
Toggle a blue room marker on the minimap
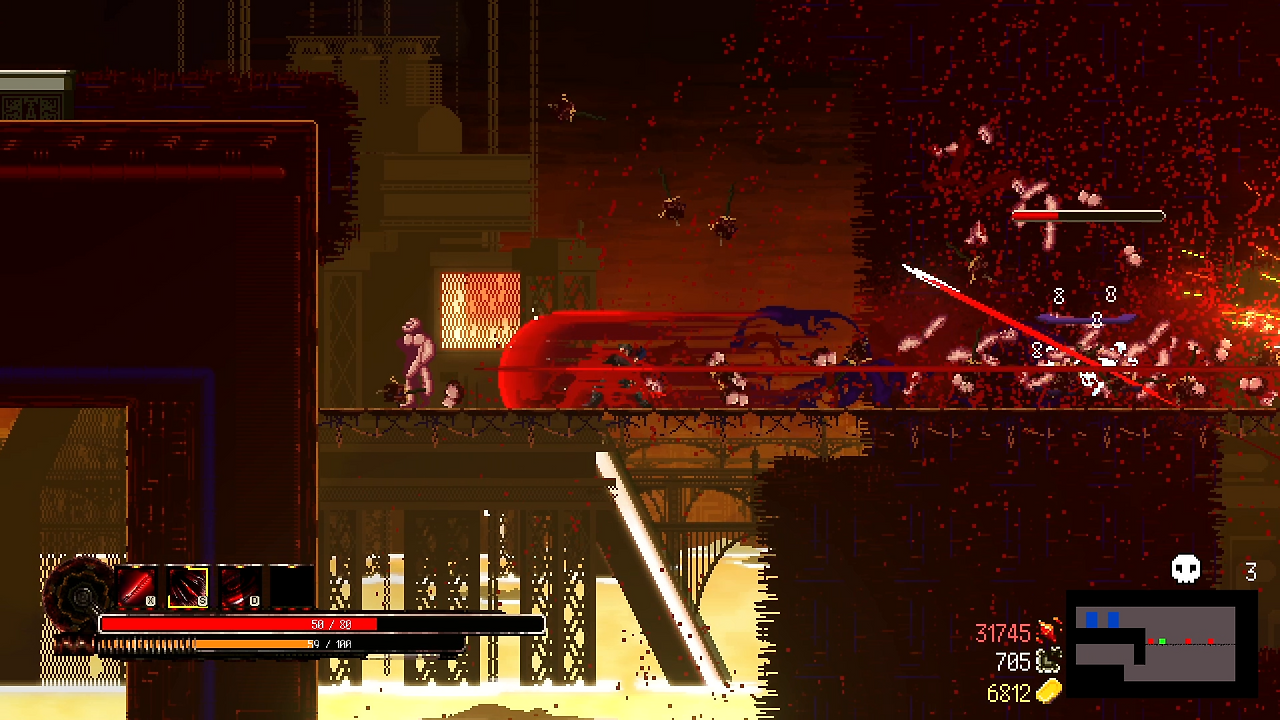(x=1092, y=619)
